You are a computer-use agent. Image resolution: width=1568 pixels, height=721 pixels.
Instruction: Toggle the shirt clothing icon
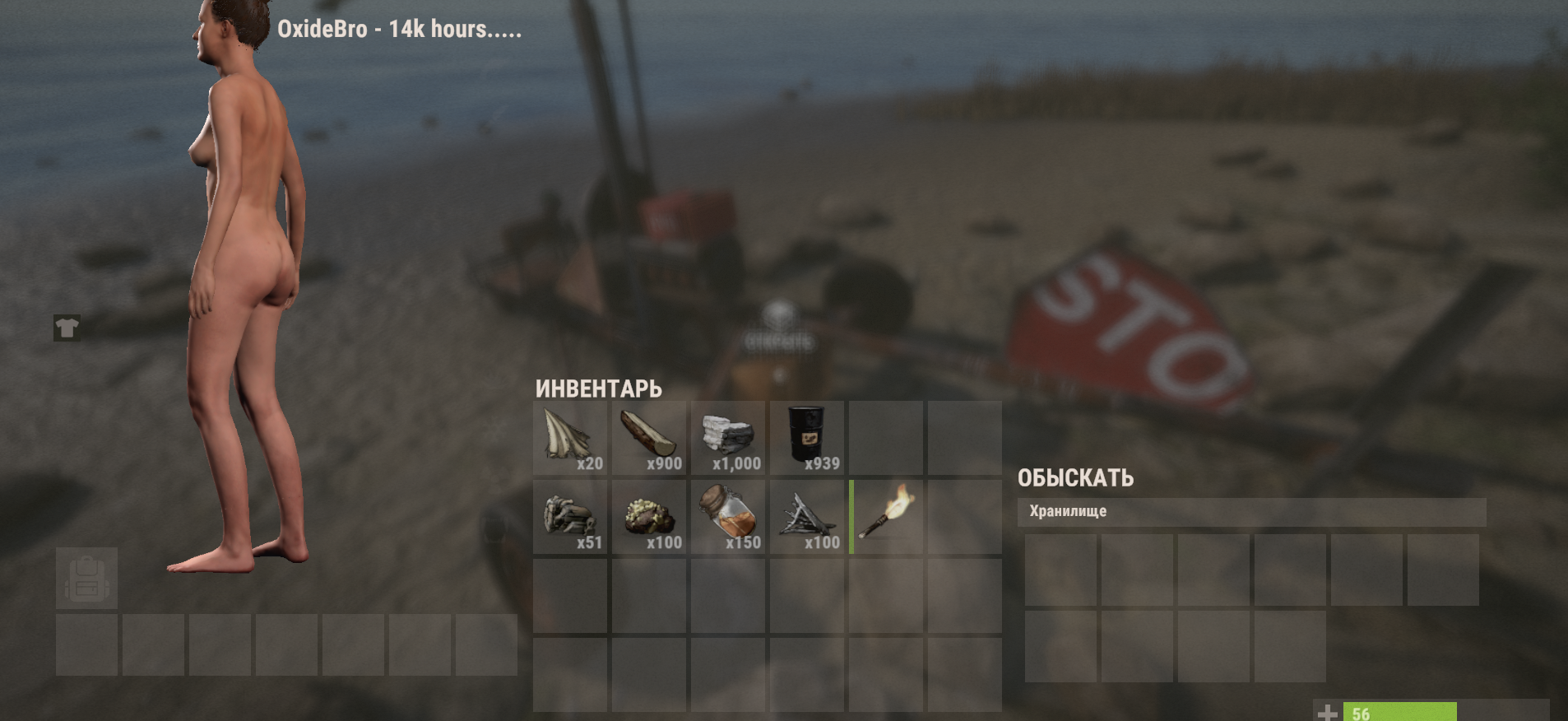point(67,328)
